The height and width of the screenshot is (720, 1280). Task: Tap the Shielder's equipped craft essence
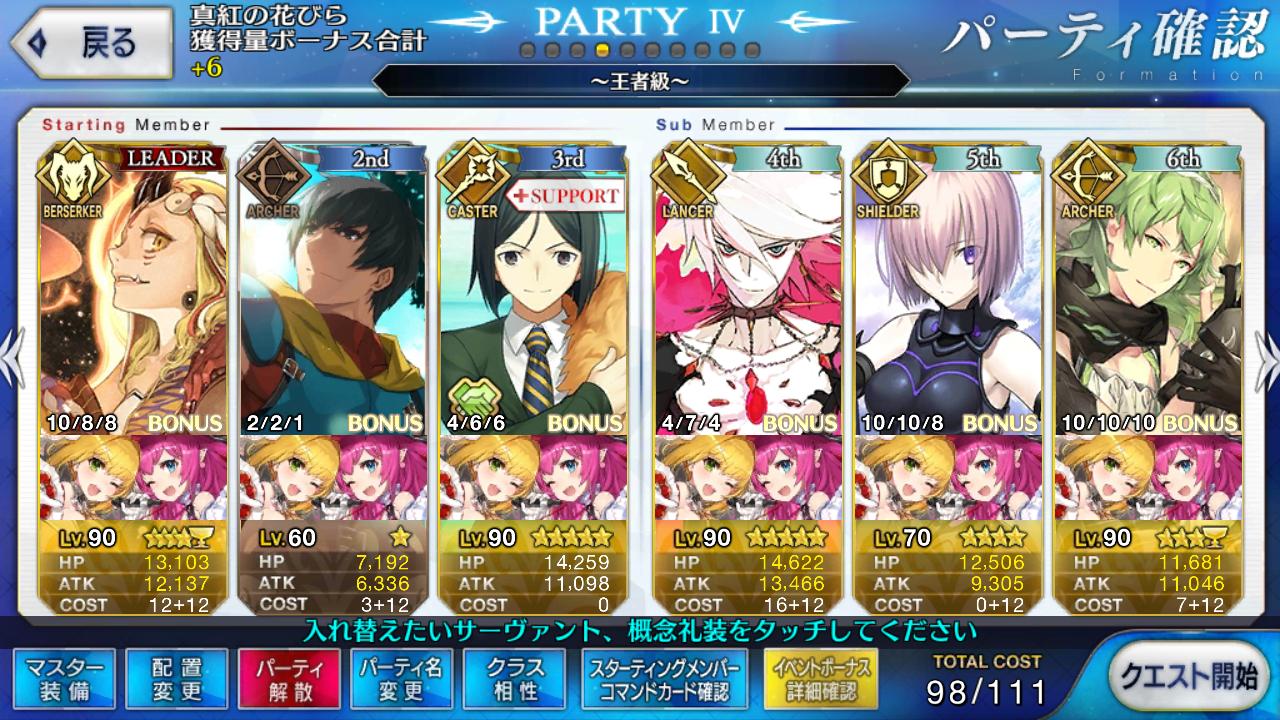(948, 478)
